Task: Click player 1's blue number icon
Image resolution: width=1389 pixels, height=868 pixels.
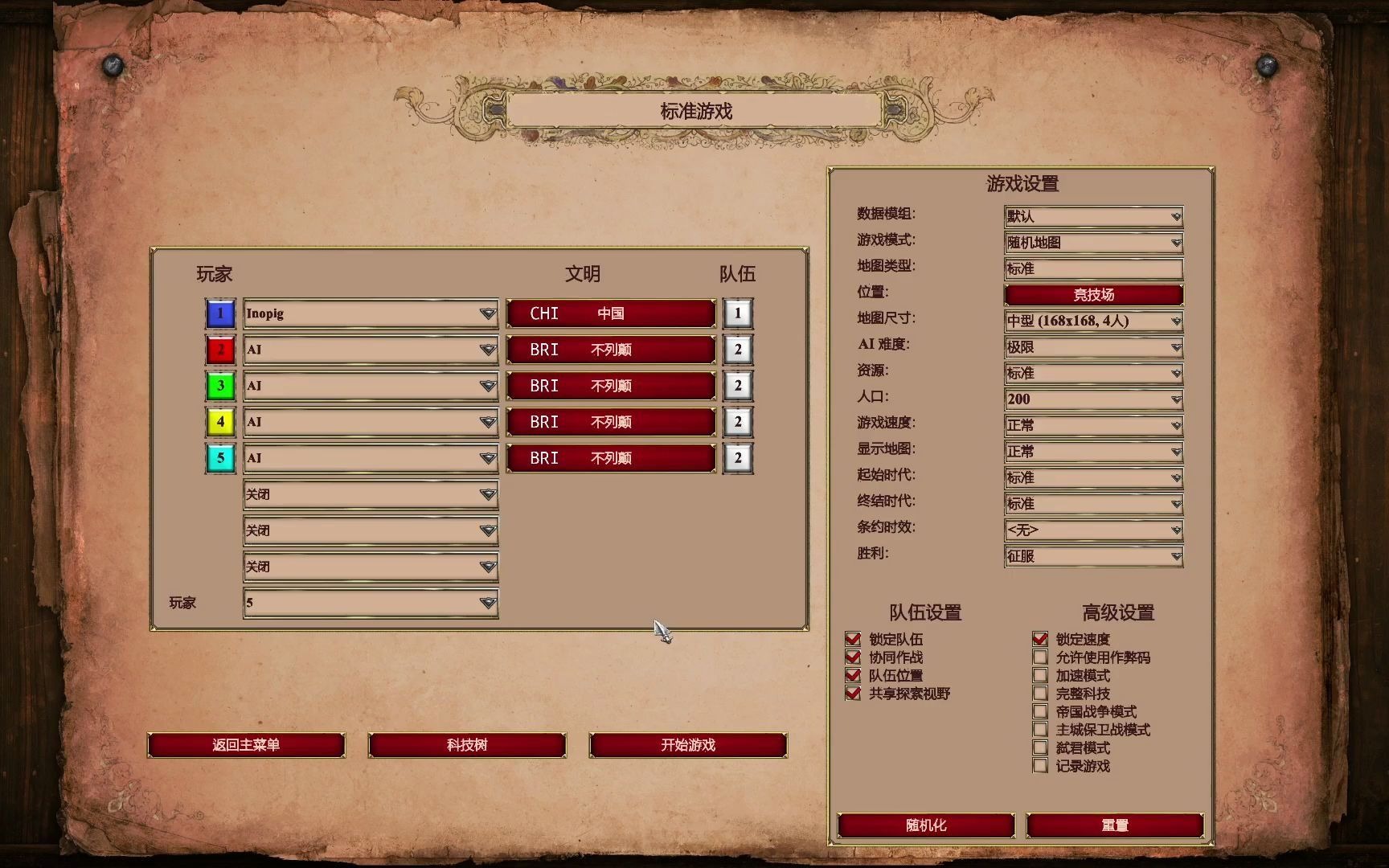Action: point(219,313)
